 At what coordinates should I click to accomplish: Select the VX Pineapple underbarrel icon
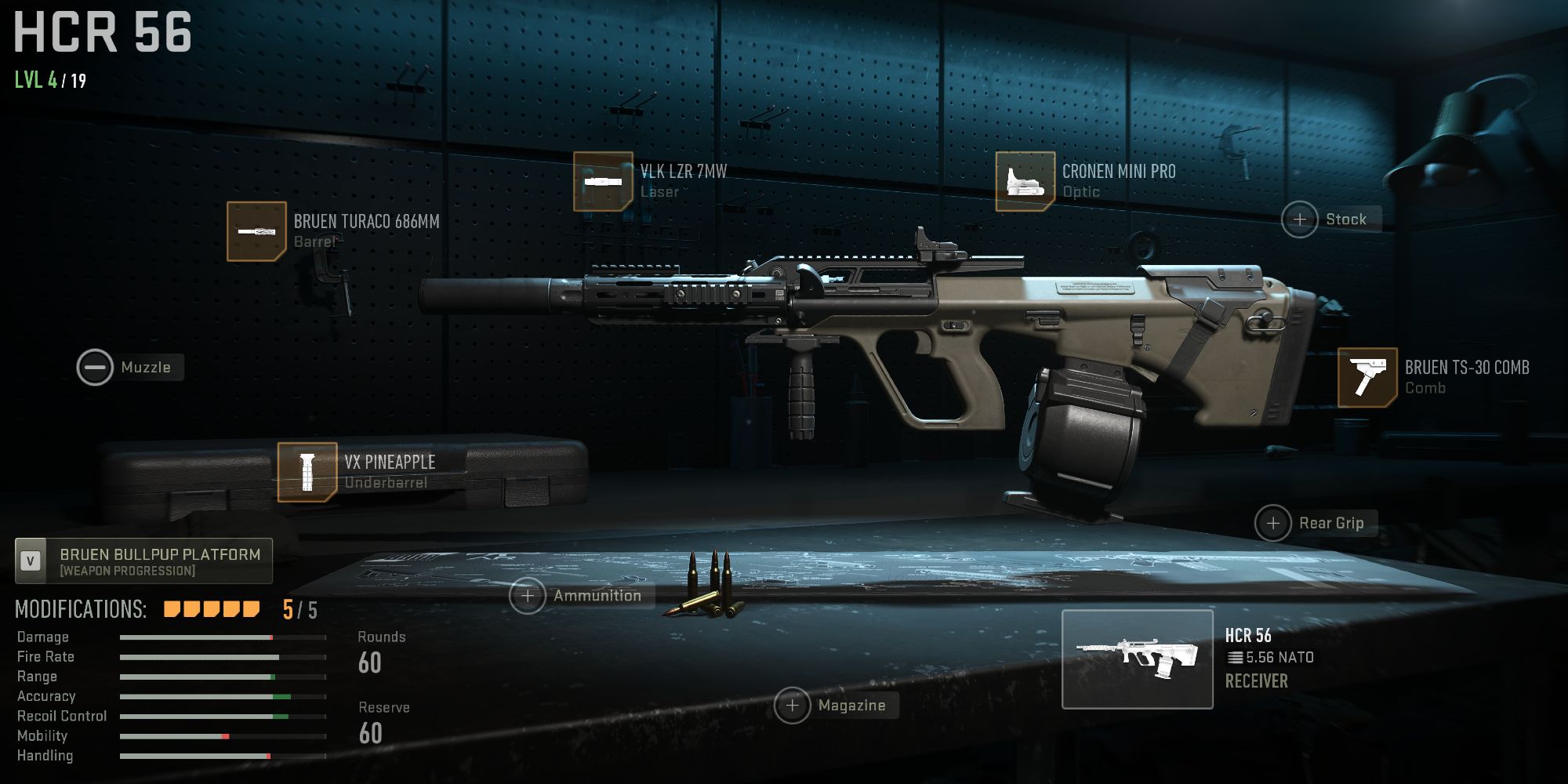(307, 470)
